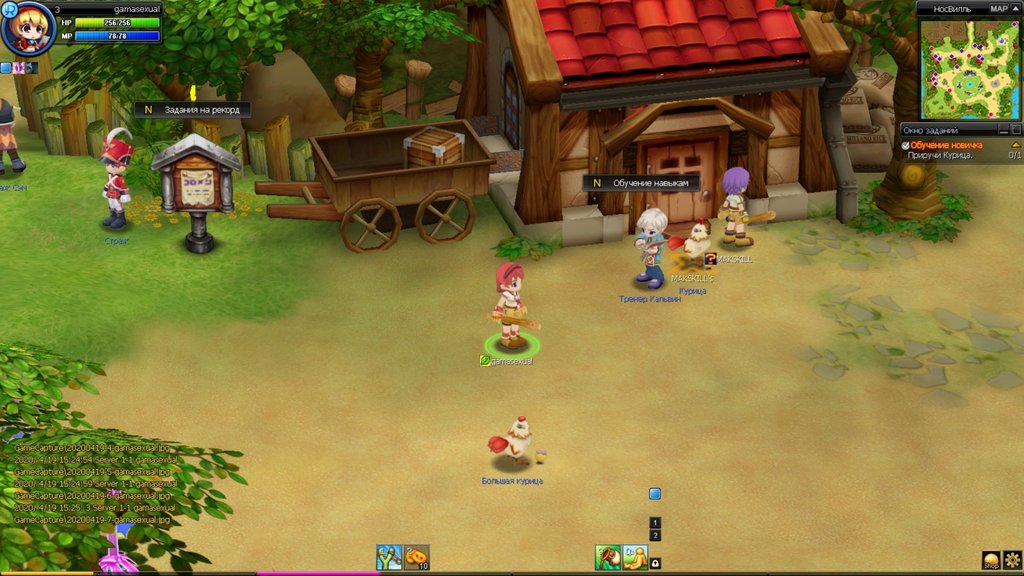Switch to hotbar page 2
This screenshot has height=576, width=1024.
(x=655, y=536)
